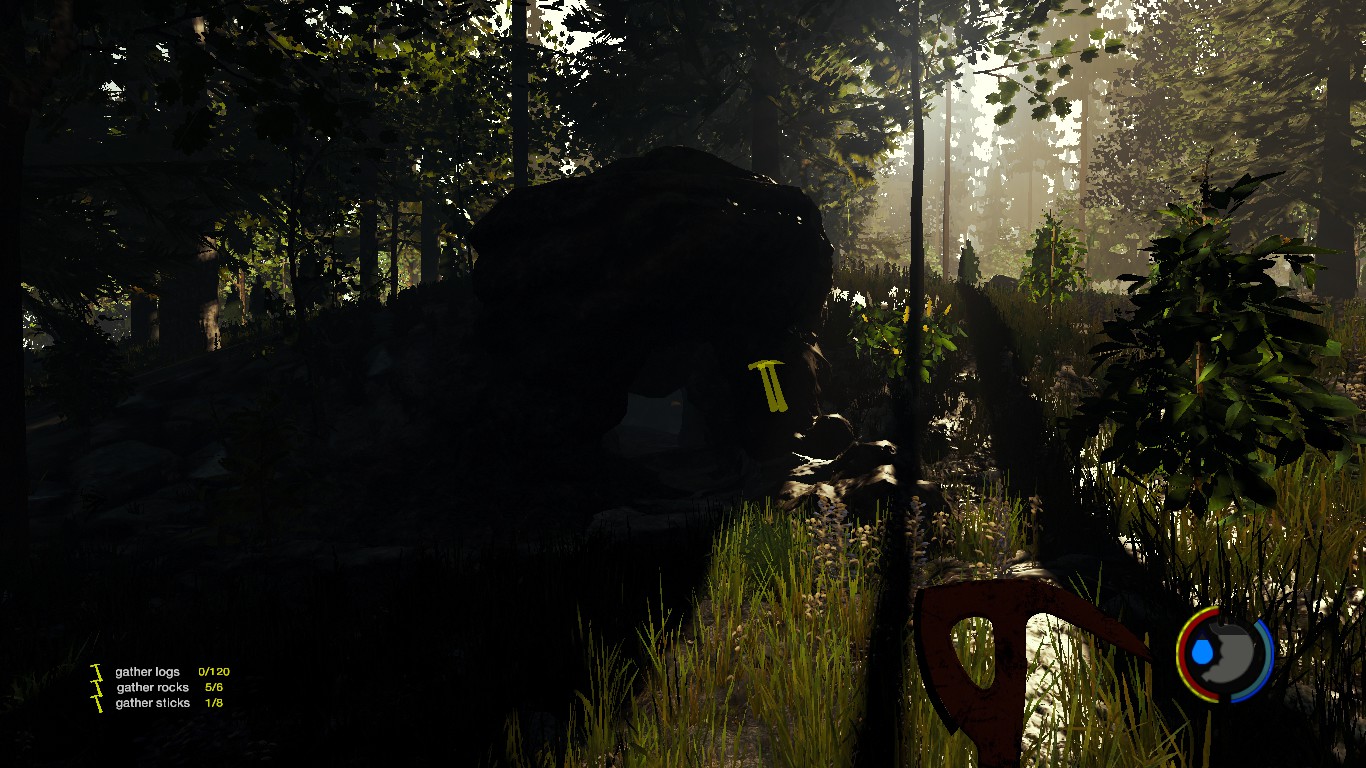Select the gather rocks objective
The width and height of the screenshot is (1366, 768).
click(x=152, y=688)
